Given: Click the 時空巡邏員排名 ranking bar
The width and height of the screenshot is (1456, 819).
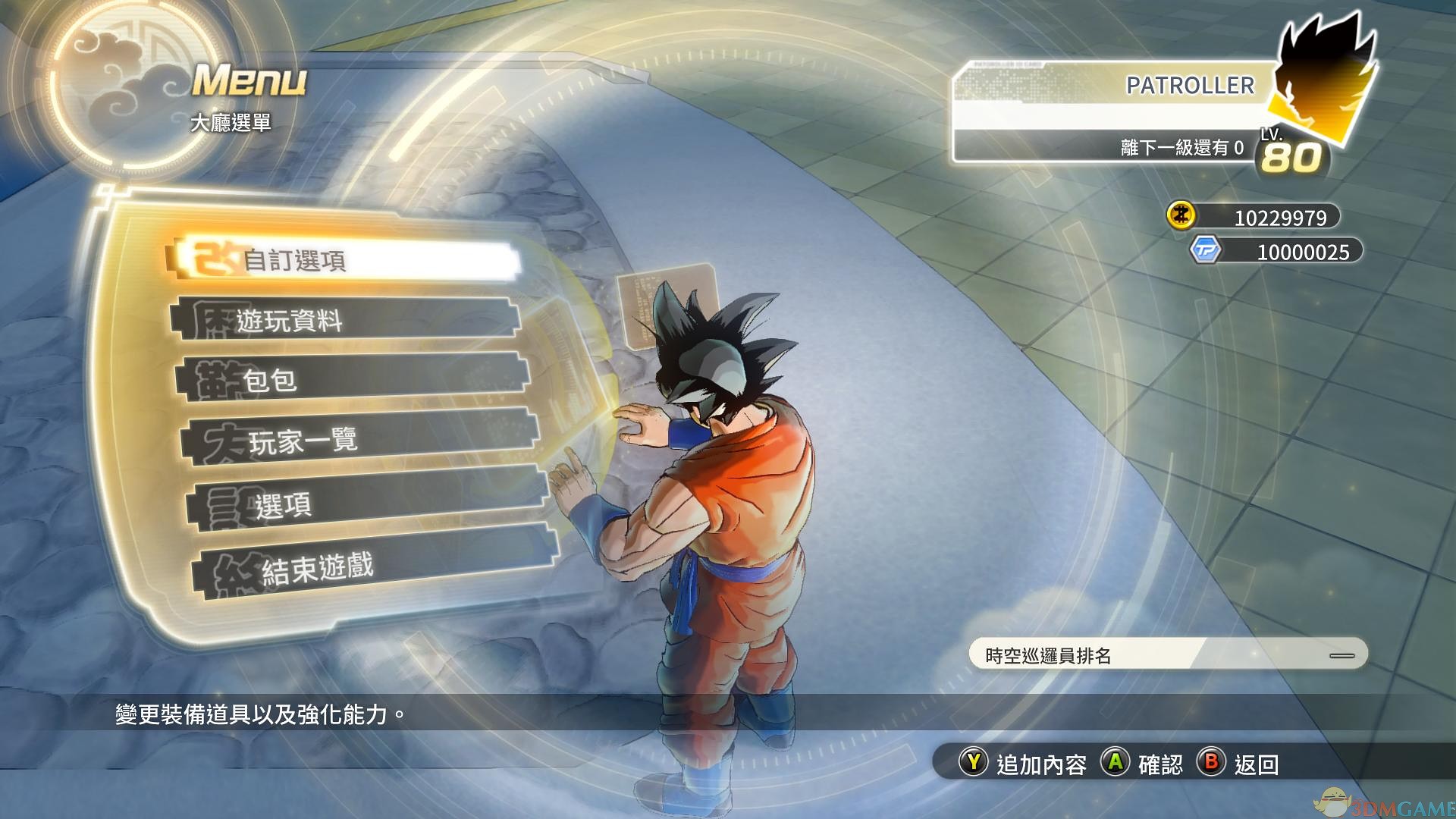Looking at the screenshot, I should pos(1168,654).
